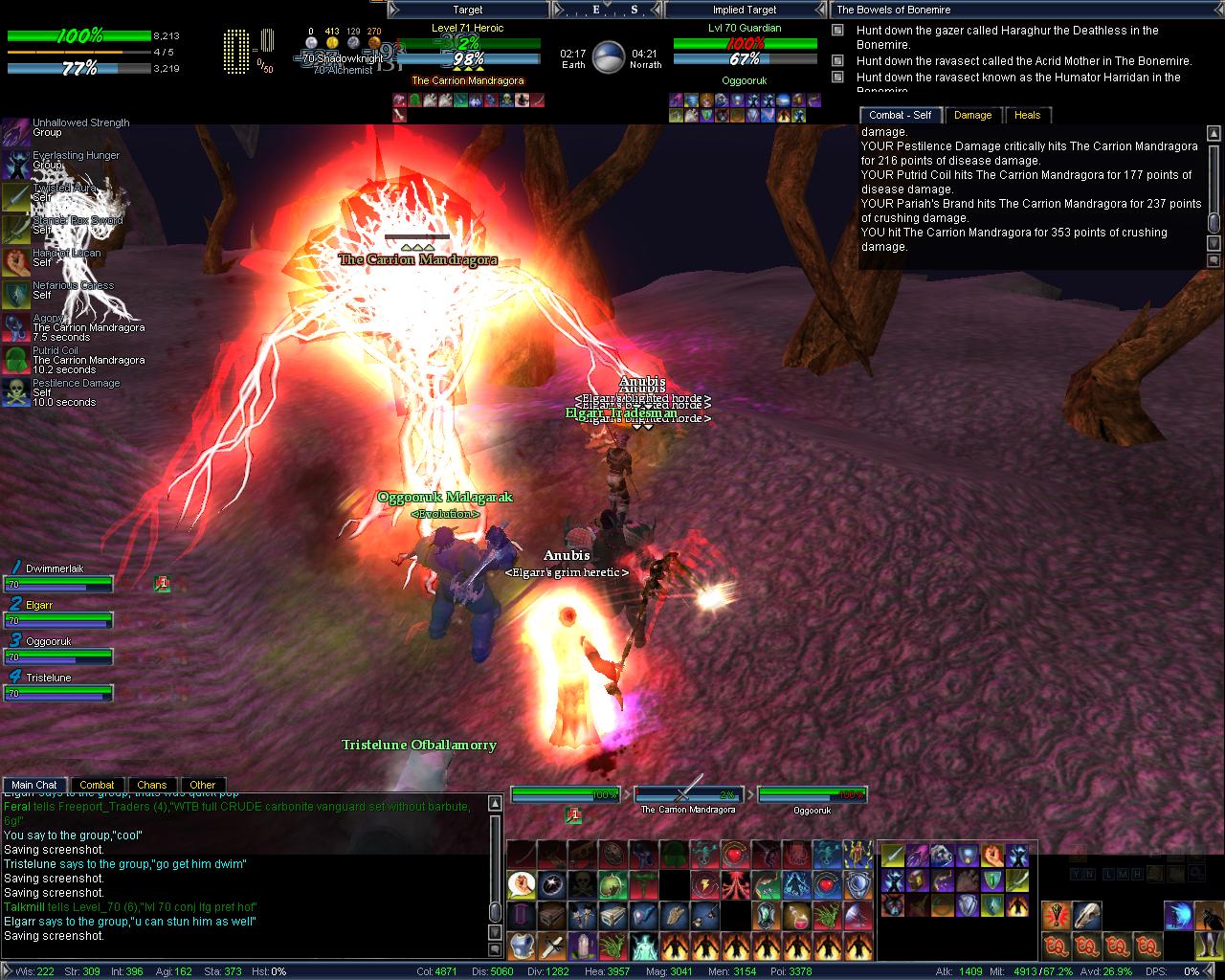Image resolution: width=1225 pixels, height=980 pixels.
Task: Switch to the Damage log tab
Action: (x=972, y=115)
